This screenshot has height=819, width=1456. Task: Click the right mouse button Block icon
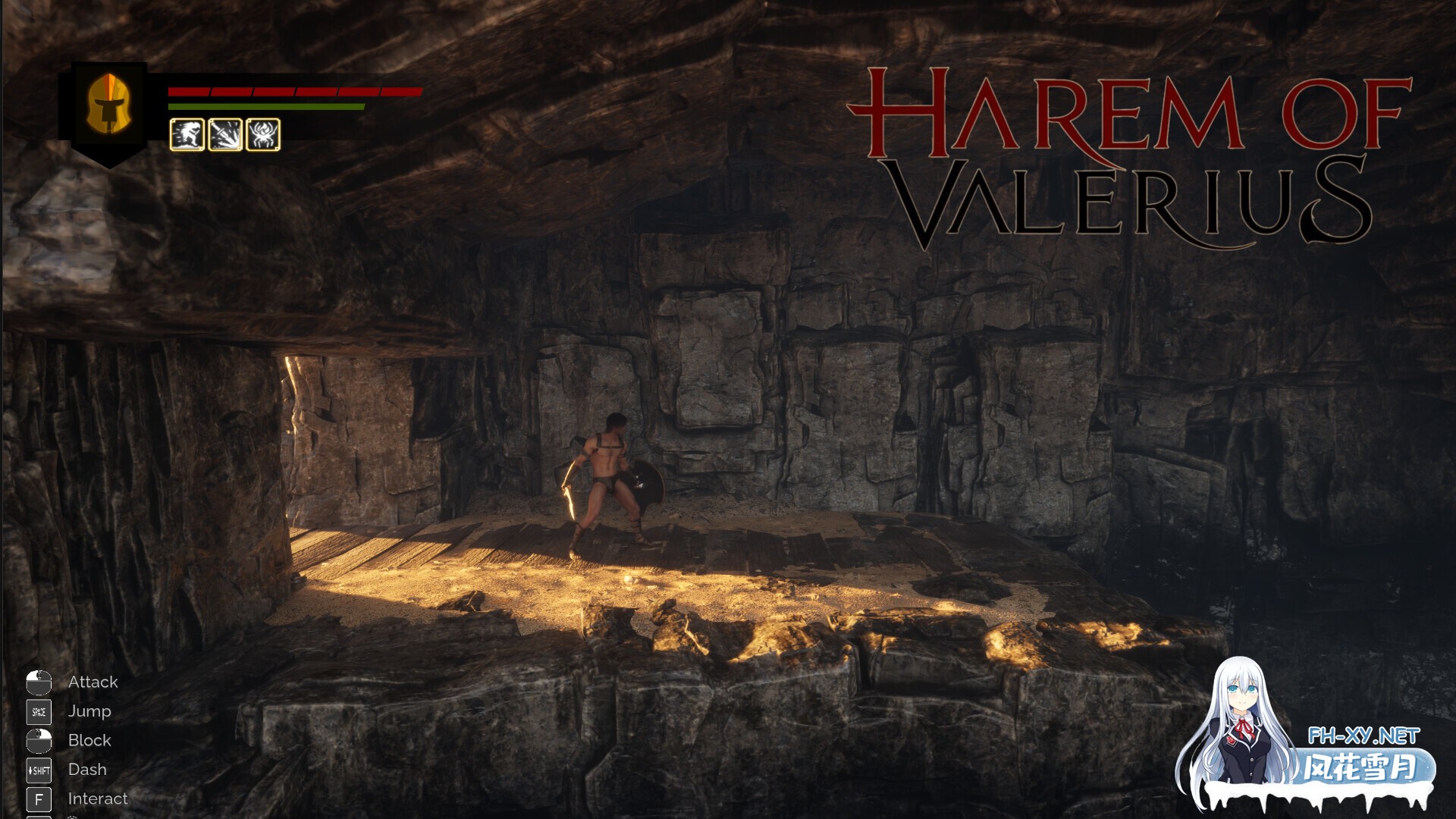38,740
